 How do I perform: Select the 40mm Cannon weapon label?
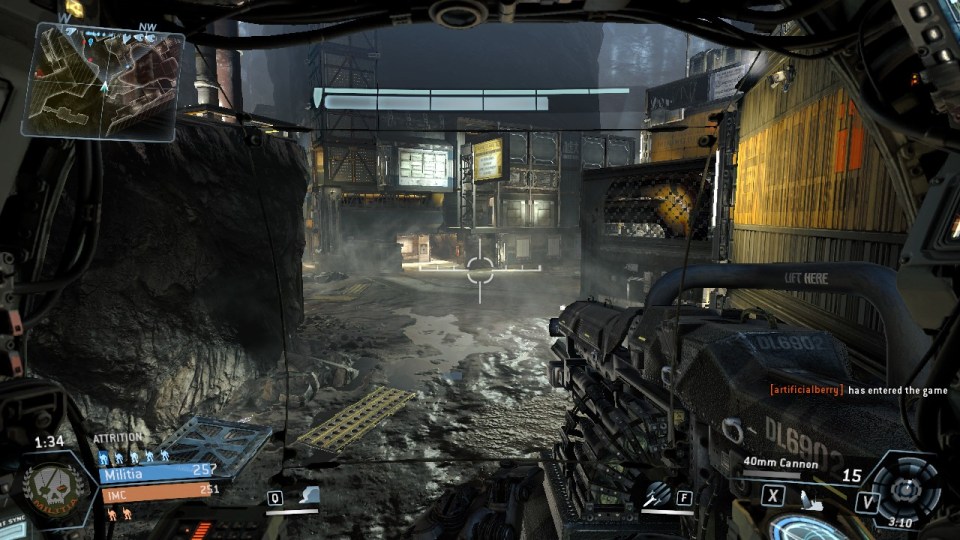click(x=781, y=463)
